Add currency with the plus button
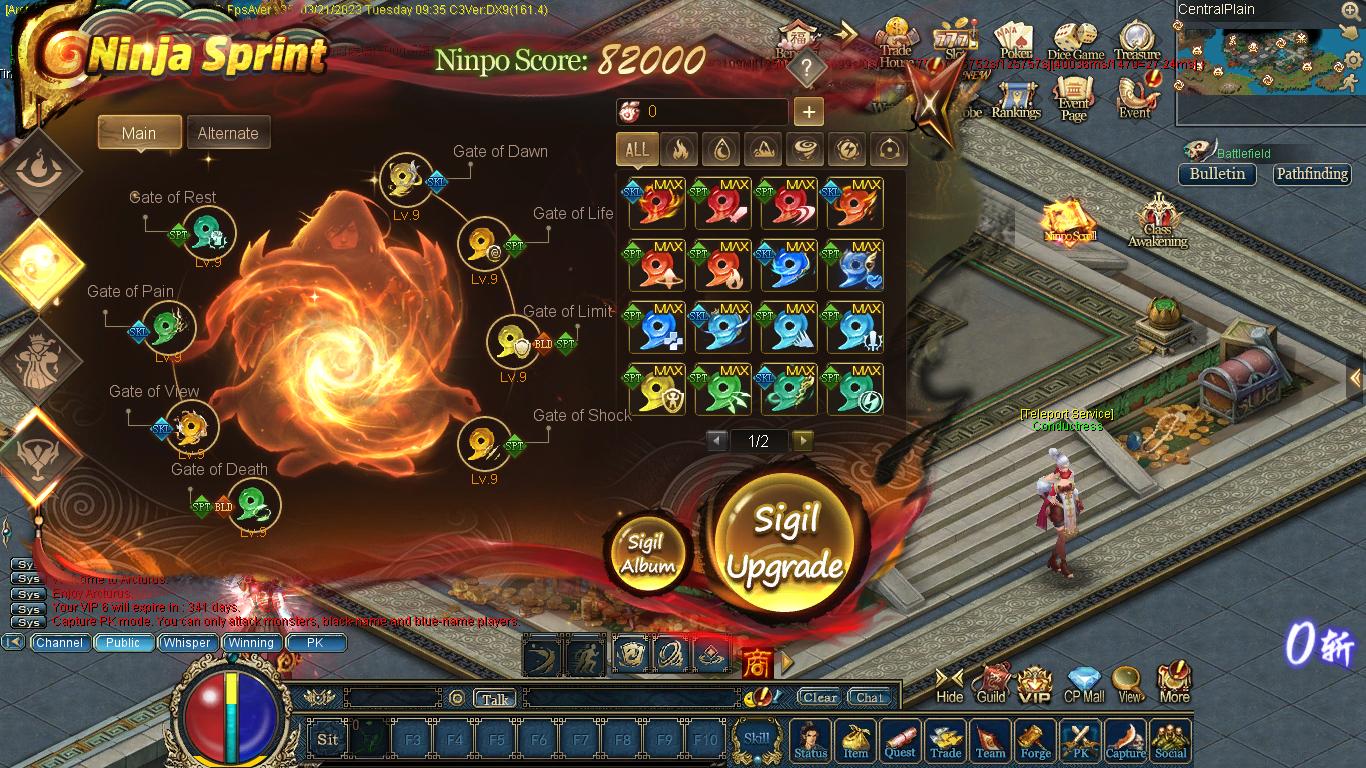 (x=808, y=112)
